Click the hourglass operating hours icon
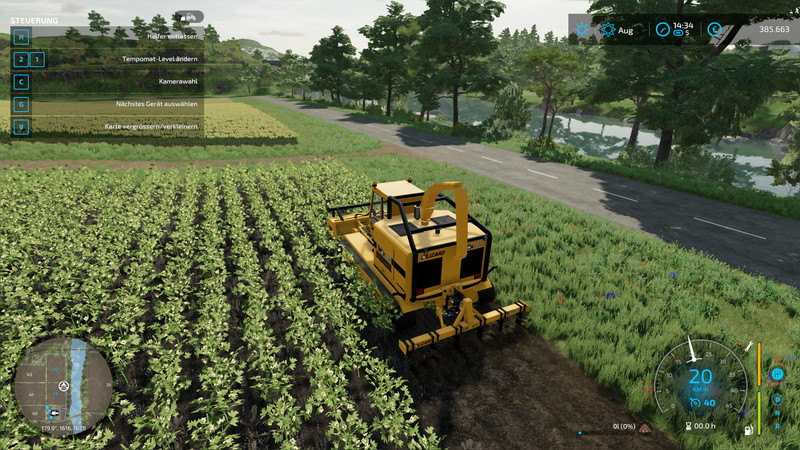 687,426
